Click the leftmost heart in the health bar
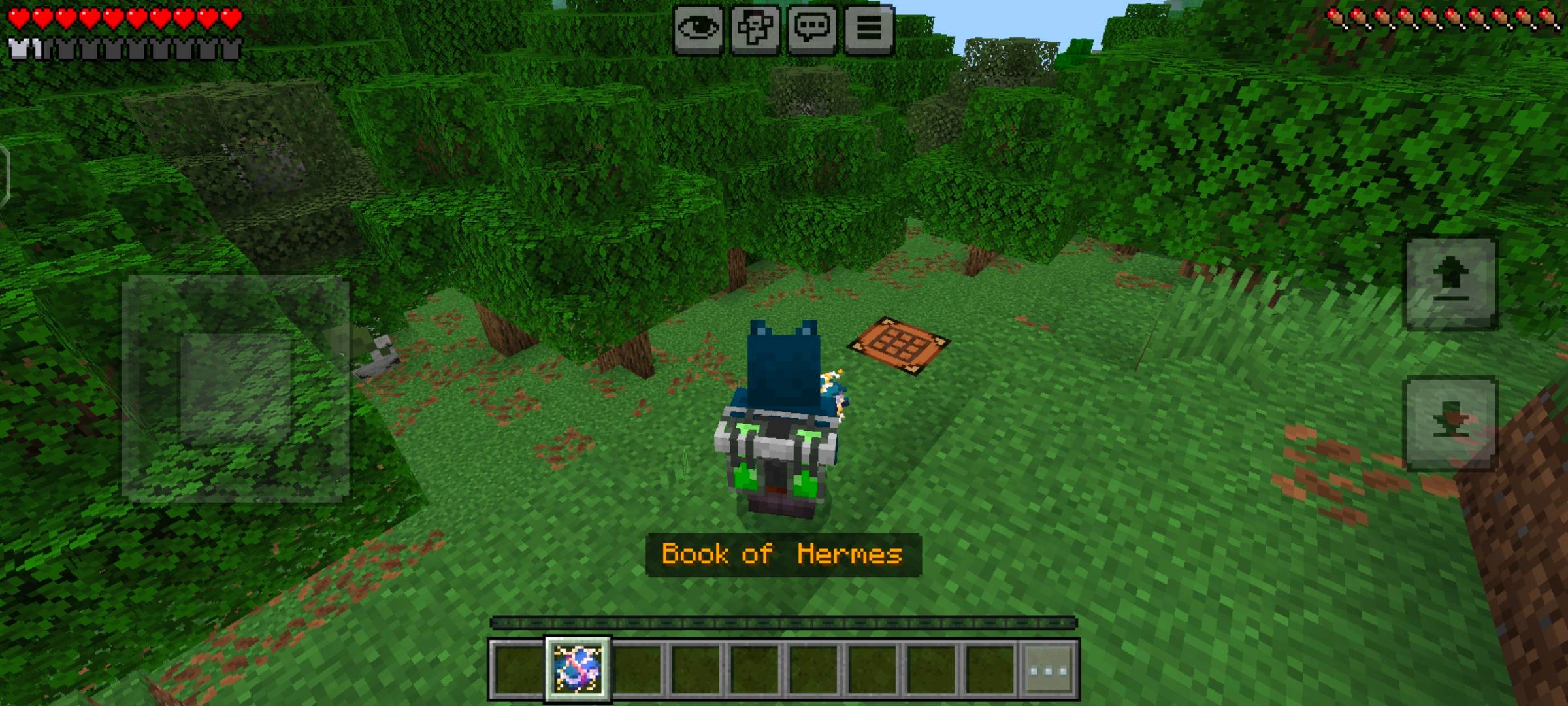Image resolution: width=1568 pixels, height=706 pixels. click(x=18, y=20)
